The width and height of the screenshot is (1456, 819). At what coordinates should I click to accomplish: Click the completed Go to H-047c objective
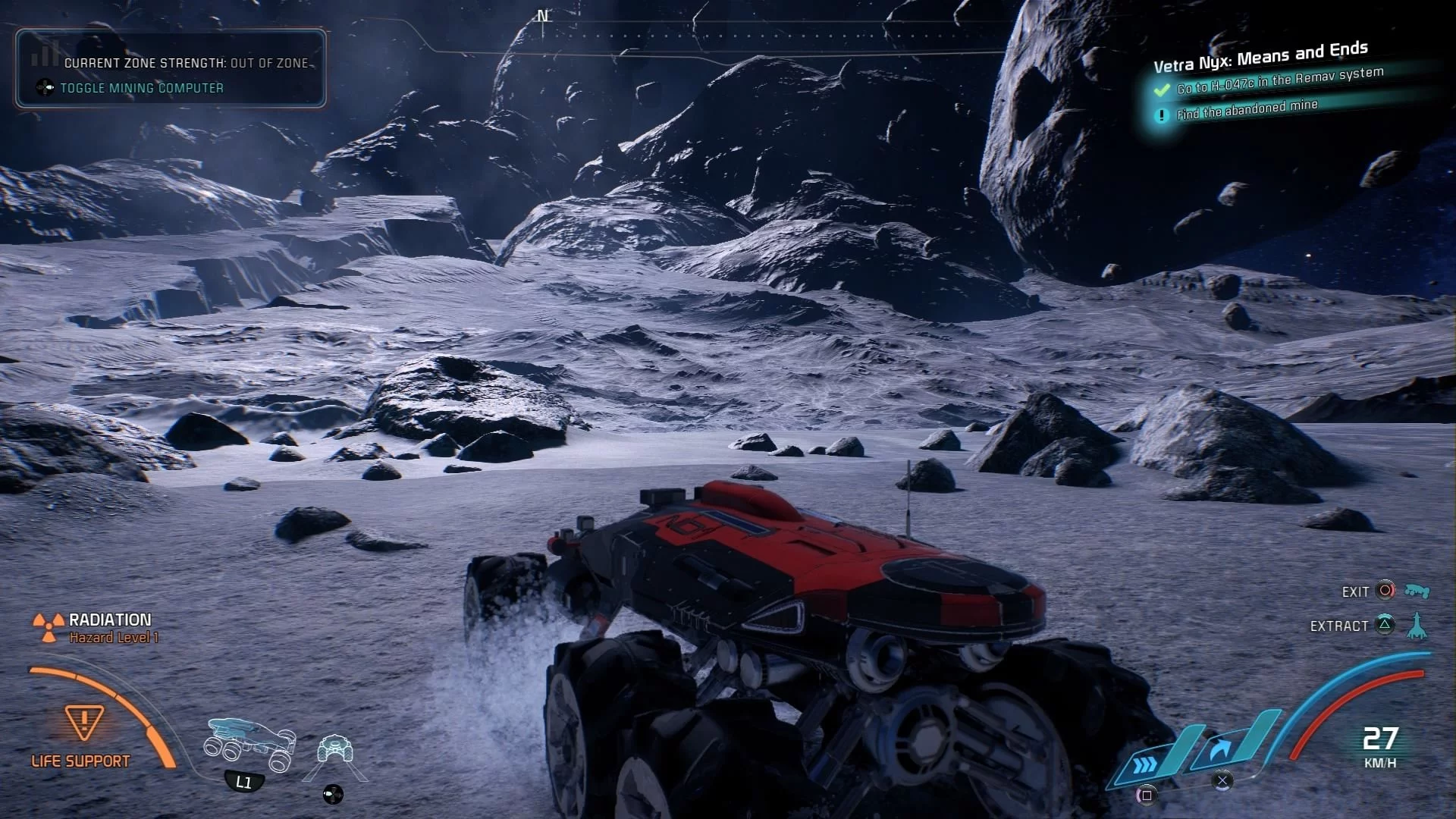1279,80
